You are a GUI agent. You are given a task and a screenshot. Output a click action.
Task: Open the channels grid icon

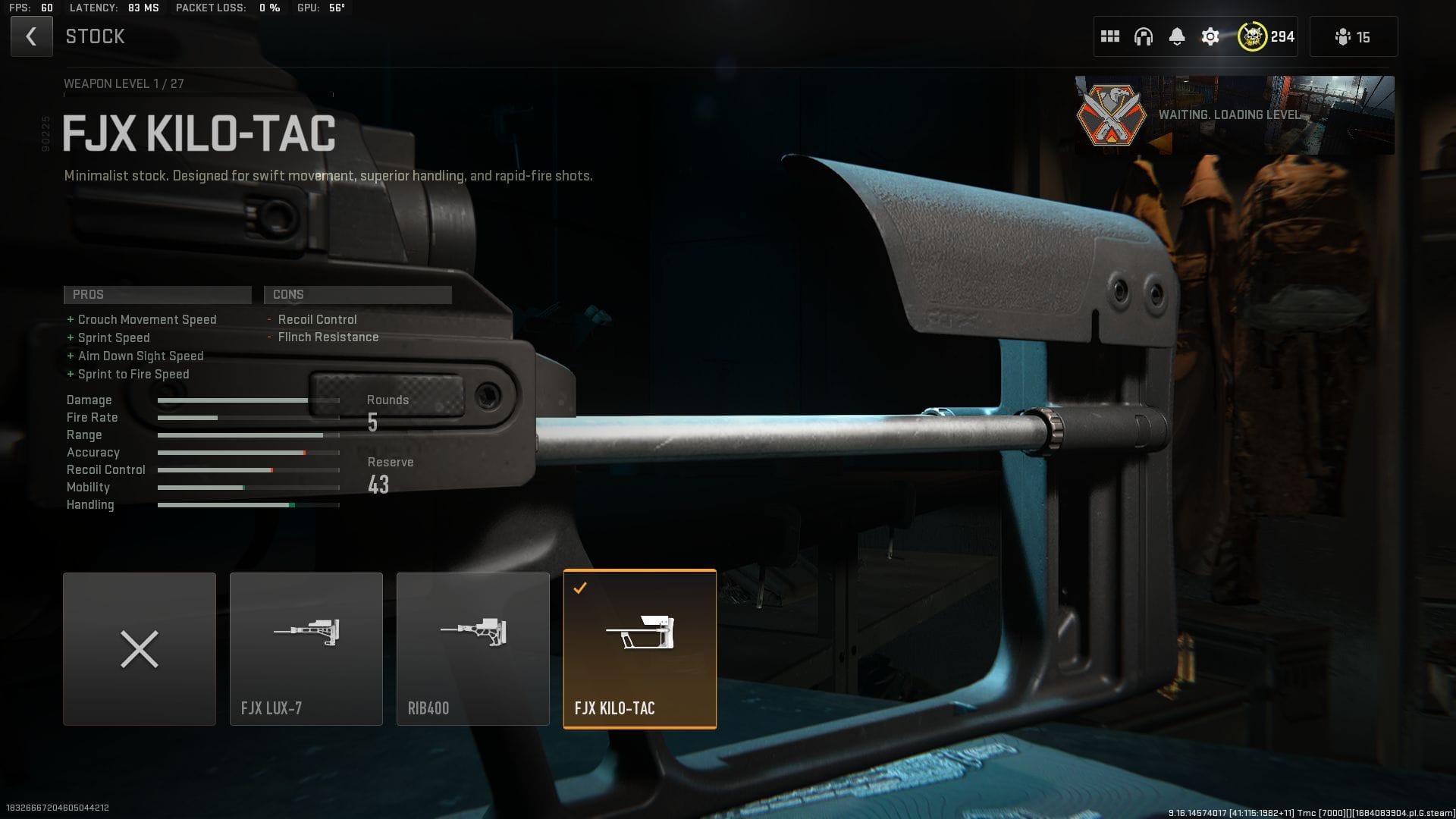pos(1110,36)
